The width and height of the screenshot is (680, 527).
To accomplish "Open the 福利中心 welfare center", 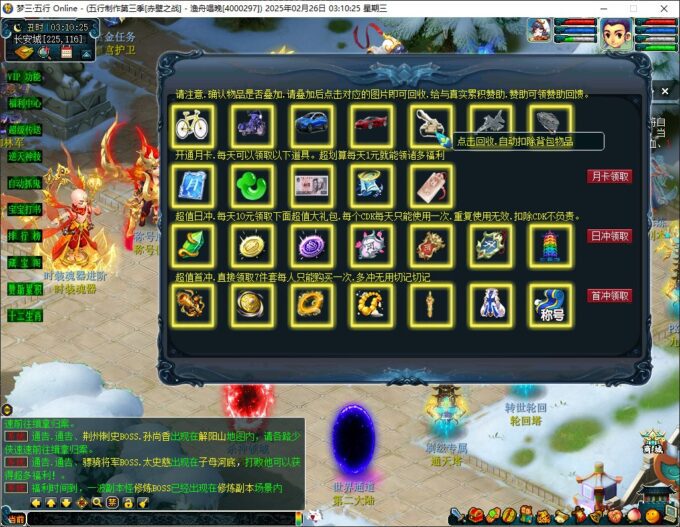I will (x=25, y=103).
